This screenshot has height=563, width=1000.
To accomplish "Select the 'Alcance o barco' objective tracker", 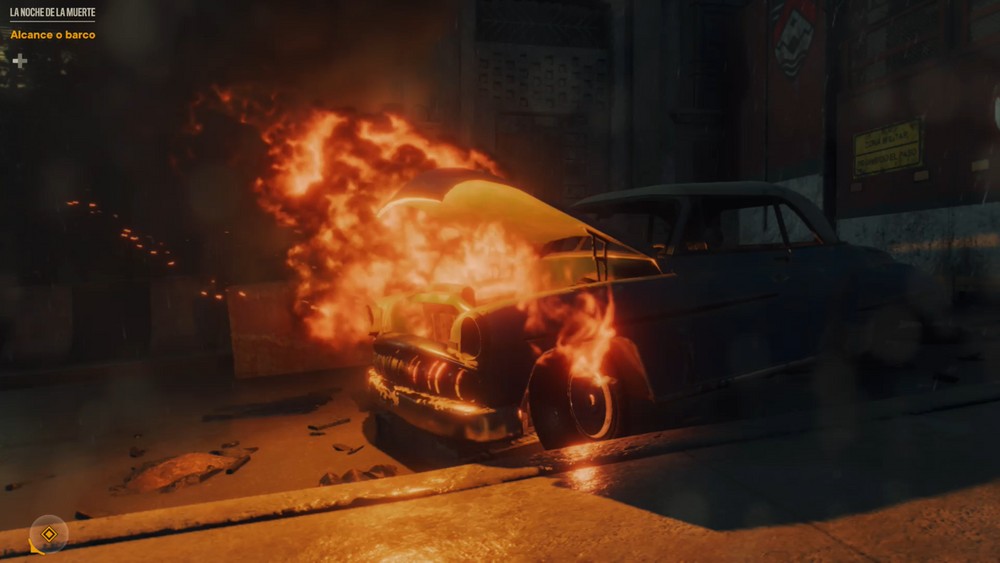I will 53,35.
